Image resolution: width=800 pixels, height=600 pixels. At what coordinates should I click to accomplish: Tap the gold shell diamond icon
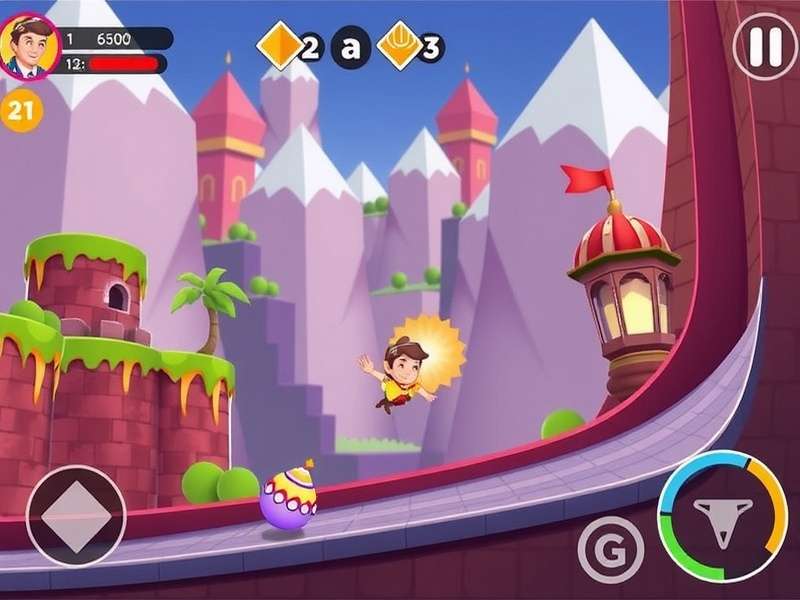(400, 45)
